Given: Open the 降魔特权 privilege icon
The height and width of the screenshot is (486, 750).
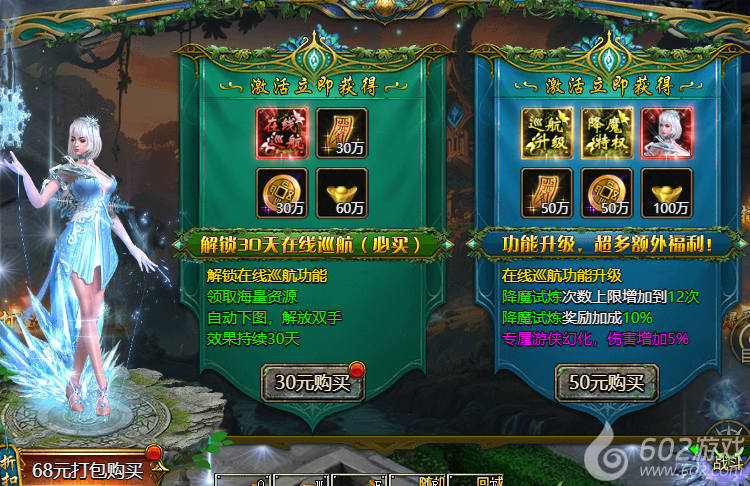Looking at the screenshot, I should (x=606, y=134).
